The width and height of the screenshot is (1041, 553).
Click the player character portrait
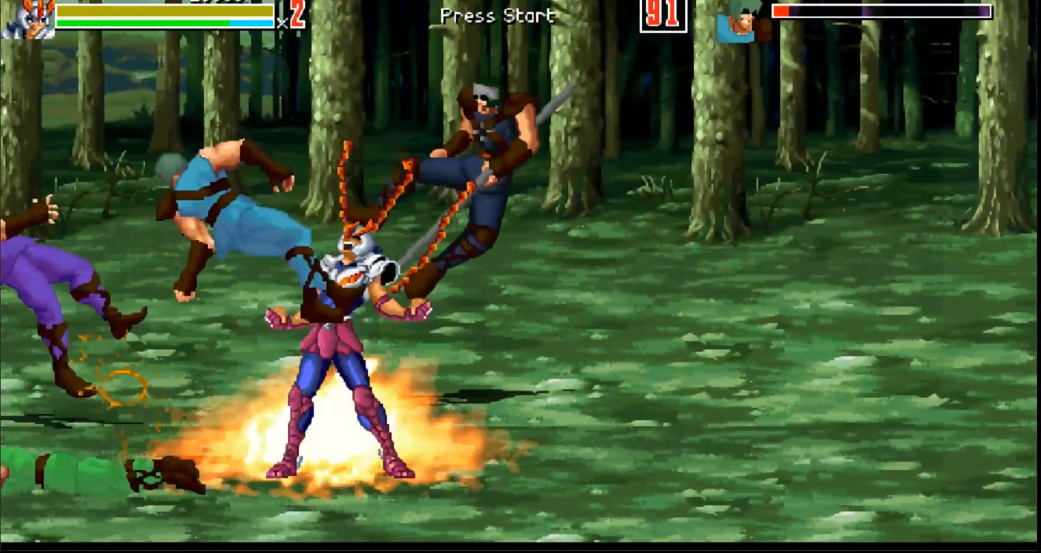[x=28, y=19]
